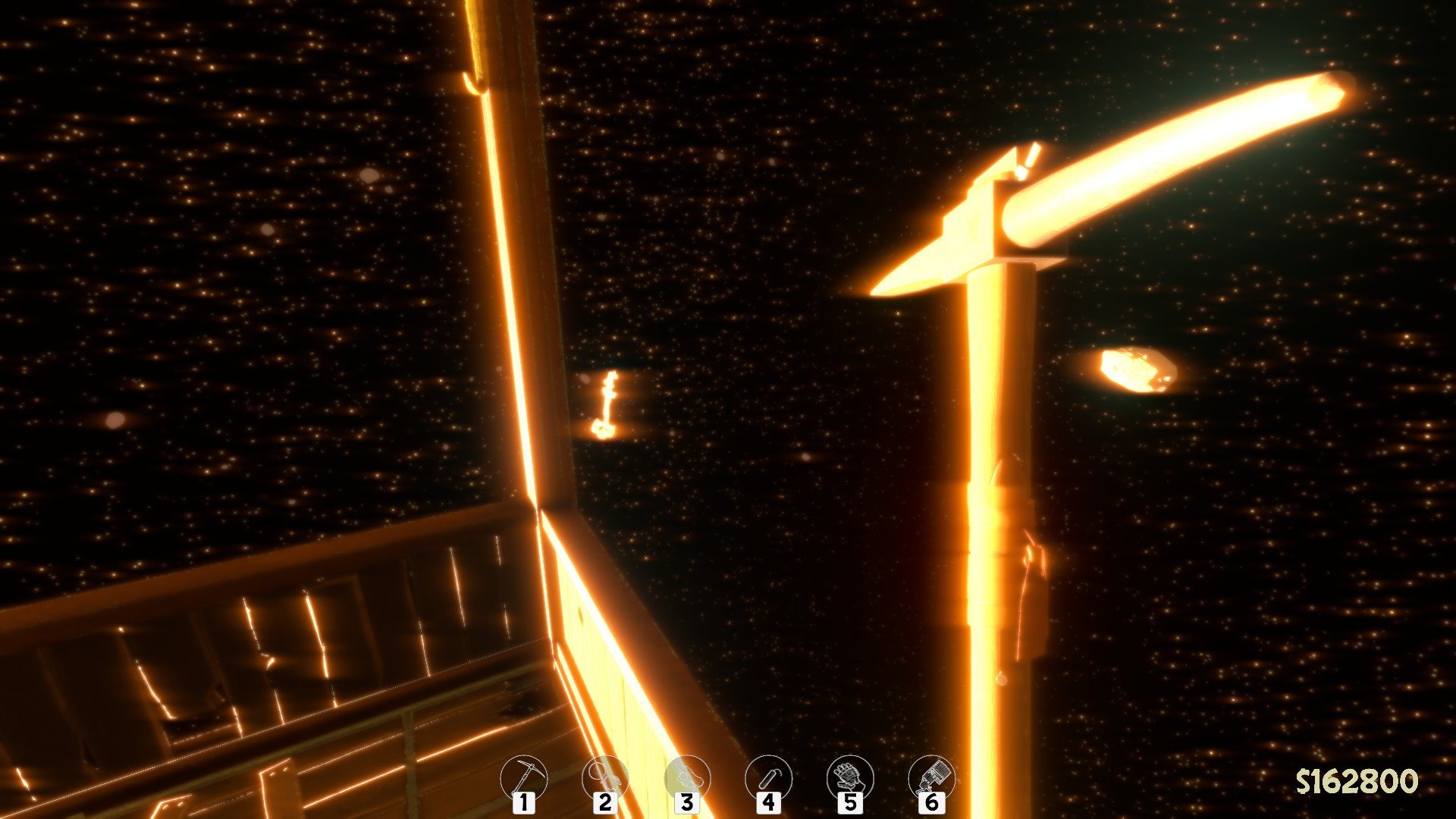Viewport: 1456px width, 819px height.
Task: Click the pickaxe icon's circular slot outline
Action: coord(523,777)
